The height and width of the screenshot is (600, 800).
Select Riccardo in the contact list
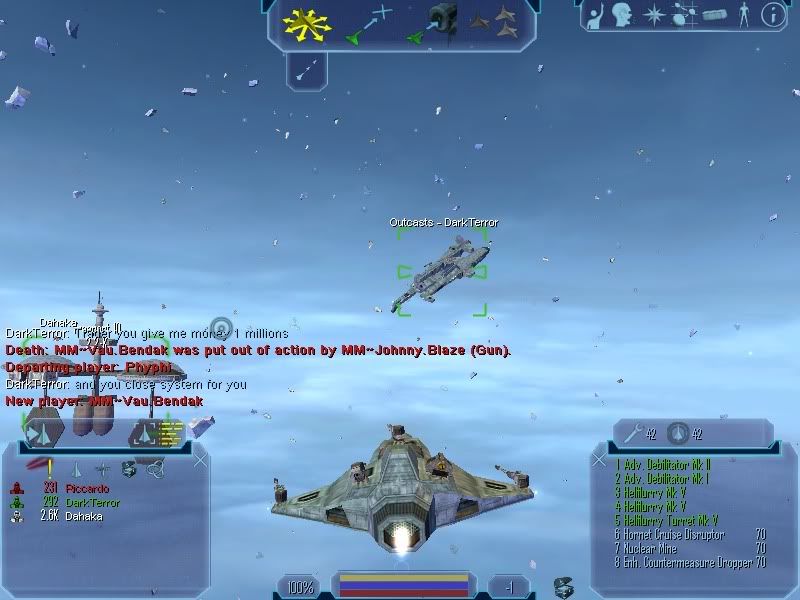pos(85,488)
